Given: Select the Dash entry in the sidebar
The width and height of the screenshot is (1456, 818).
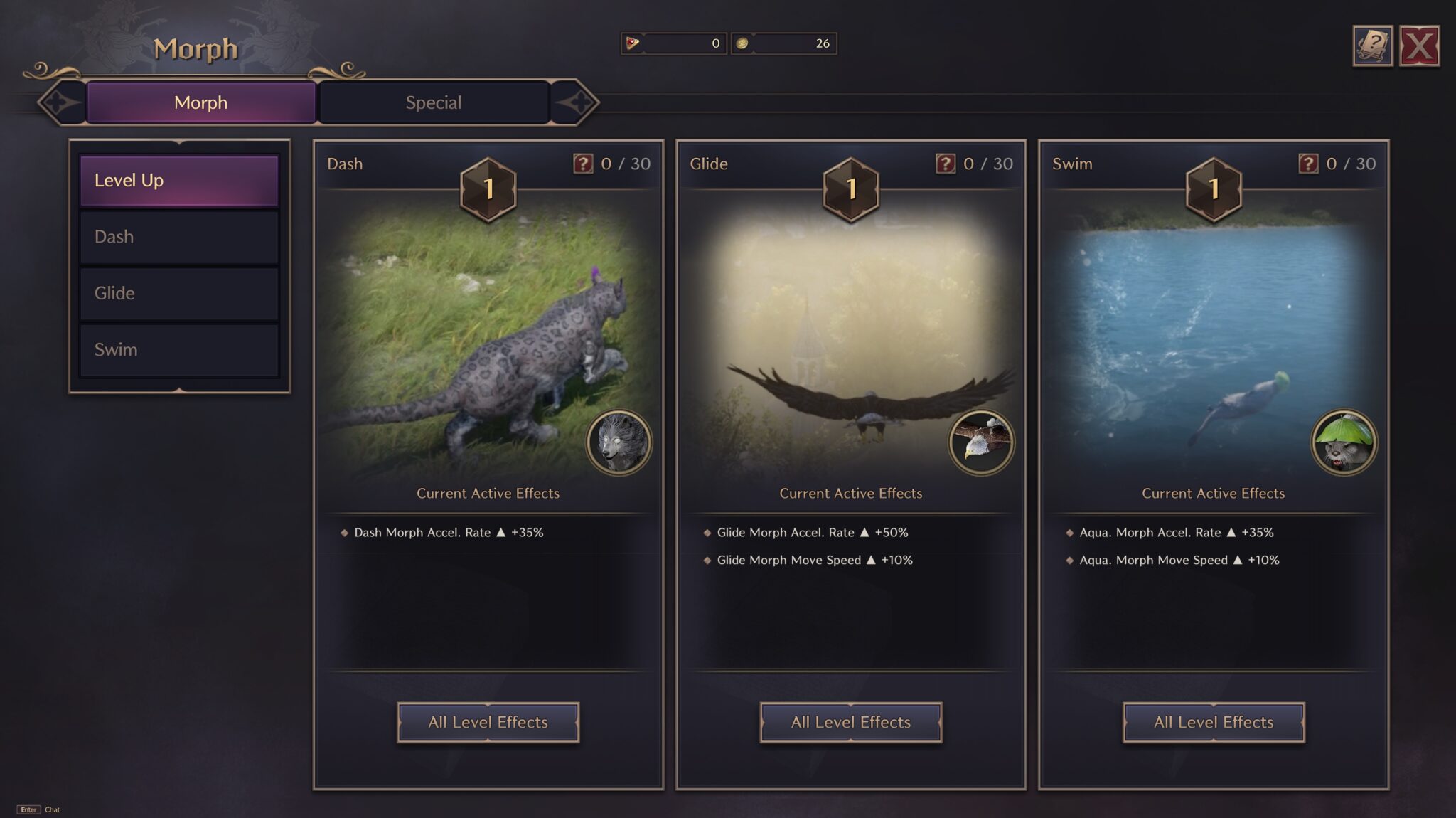Looking at the screenshot, I should point(178,236).
